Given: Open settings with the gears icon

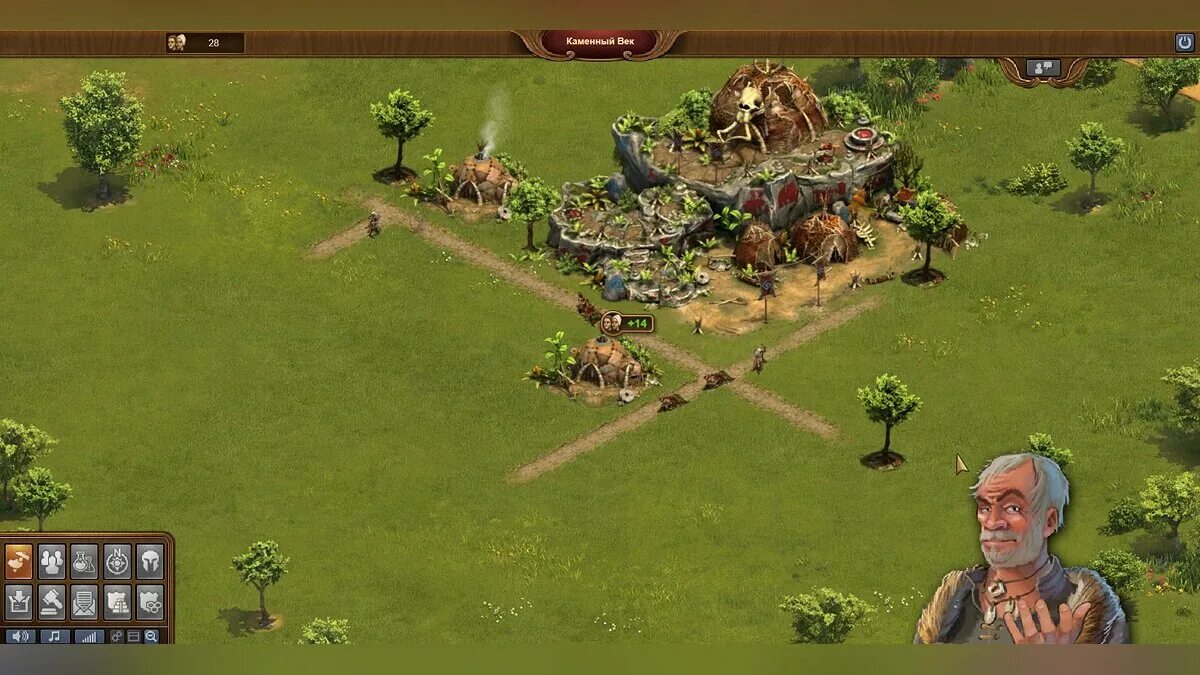Looking at the screenshot, I should point(117,636).
